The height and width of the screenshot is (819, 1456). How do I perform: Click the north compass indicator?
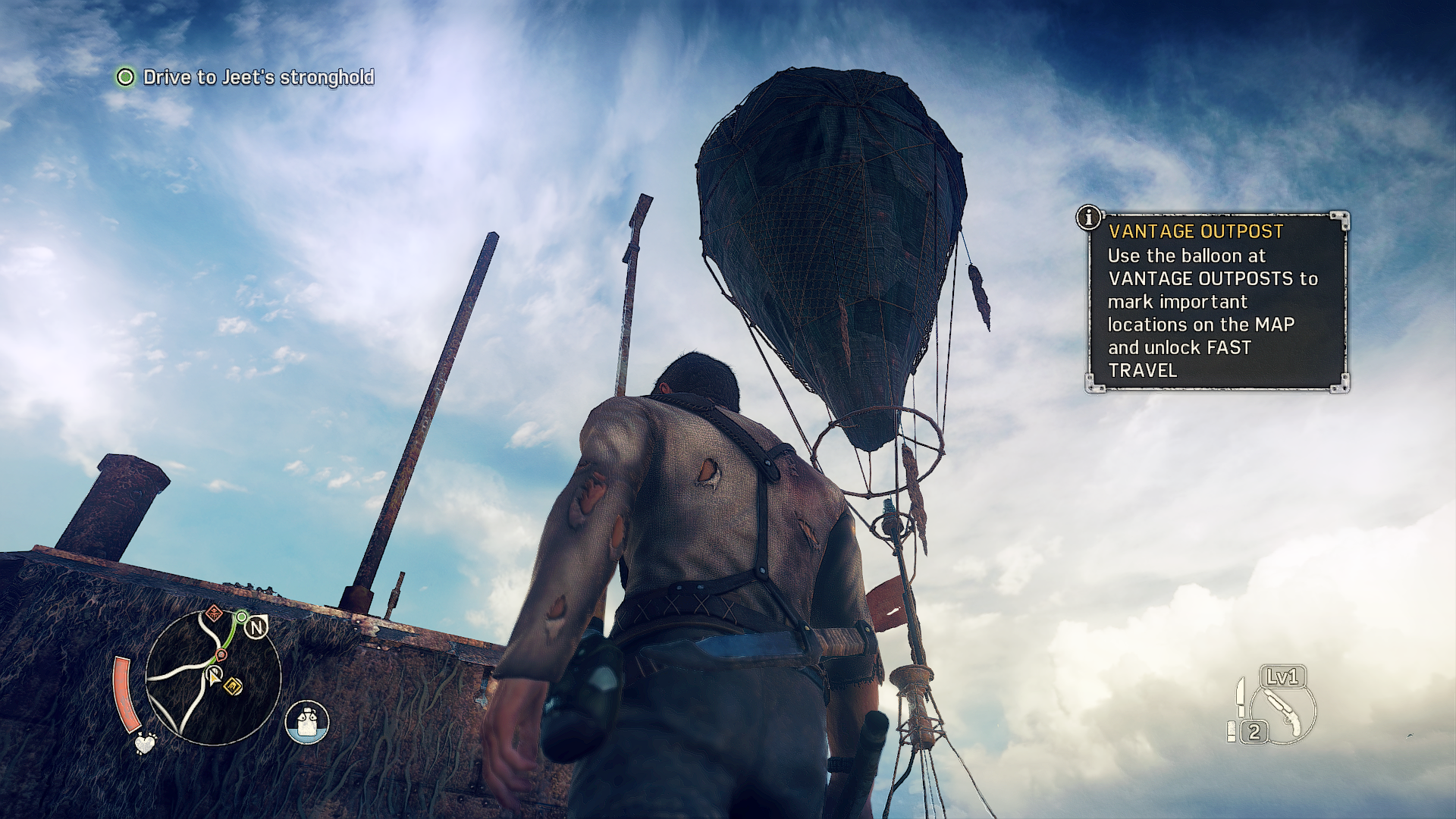(x=257, y=627)
